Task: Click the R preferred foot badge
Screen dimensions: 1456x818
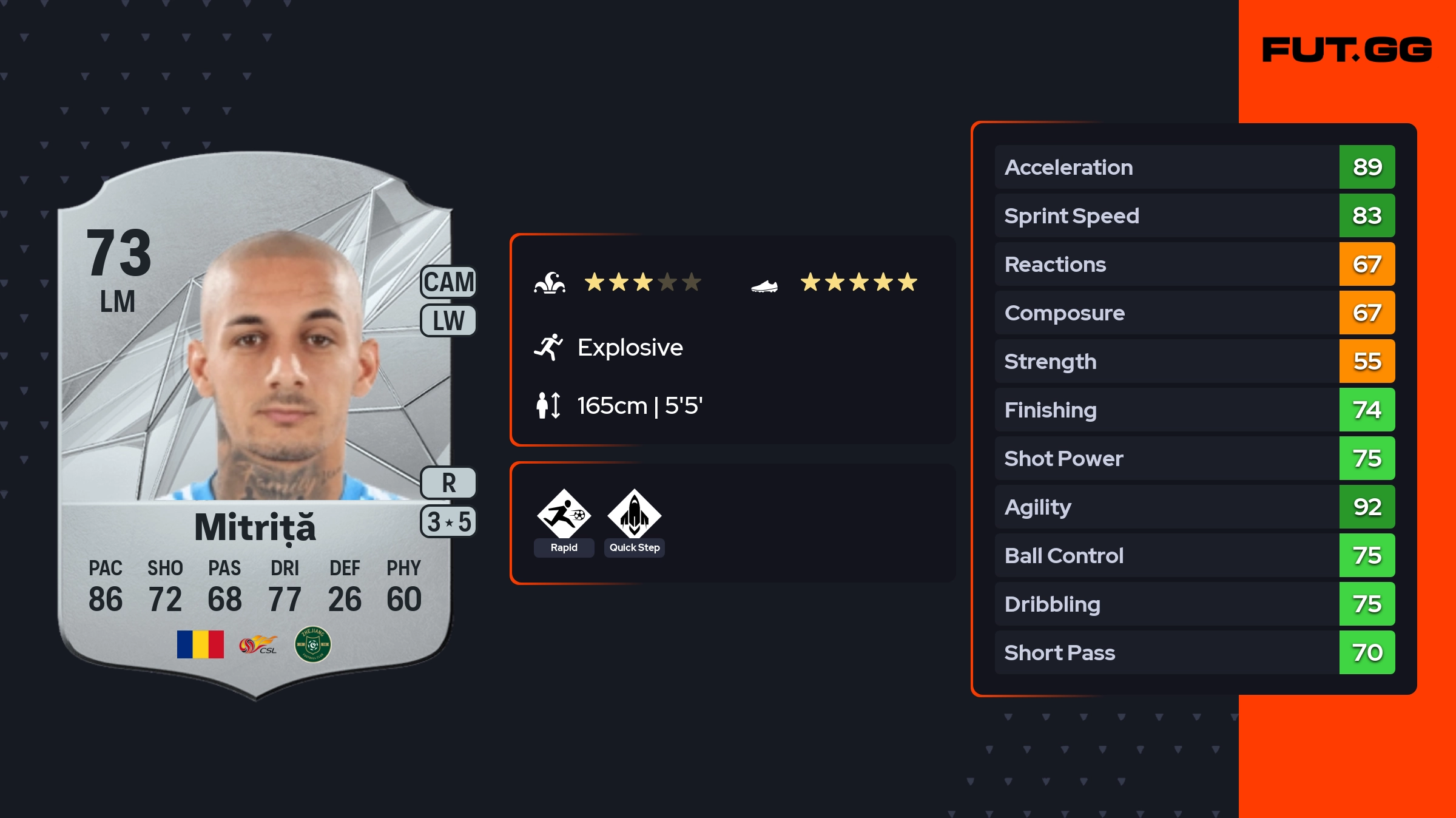Action: [x=448, y=483]
